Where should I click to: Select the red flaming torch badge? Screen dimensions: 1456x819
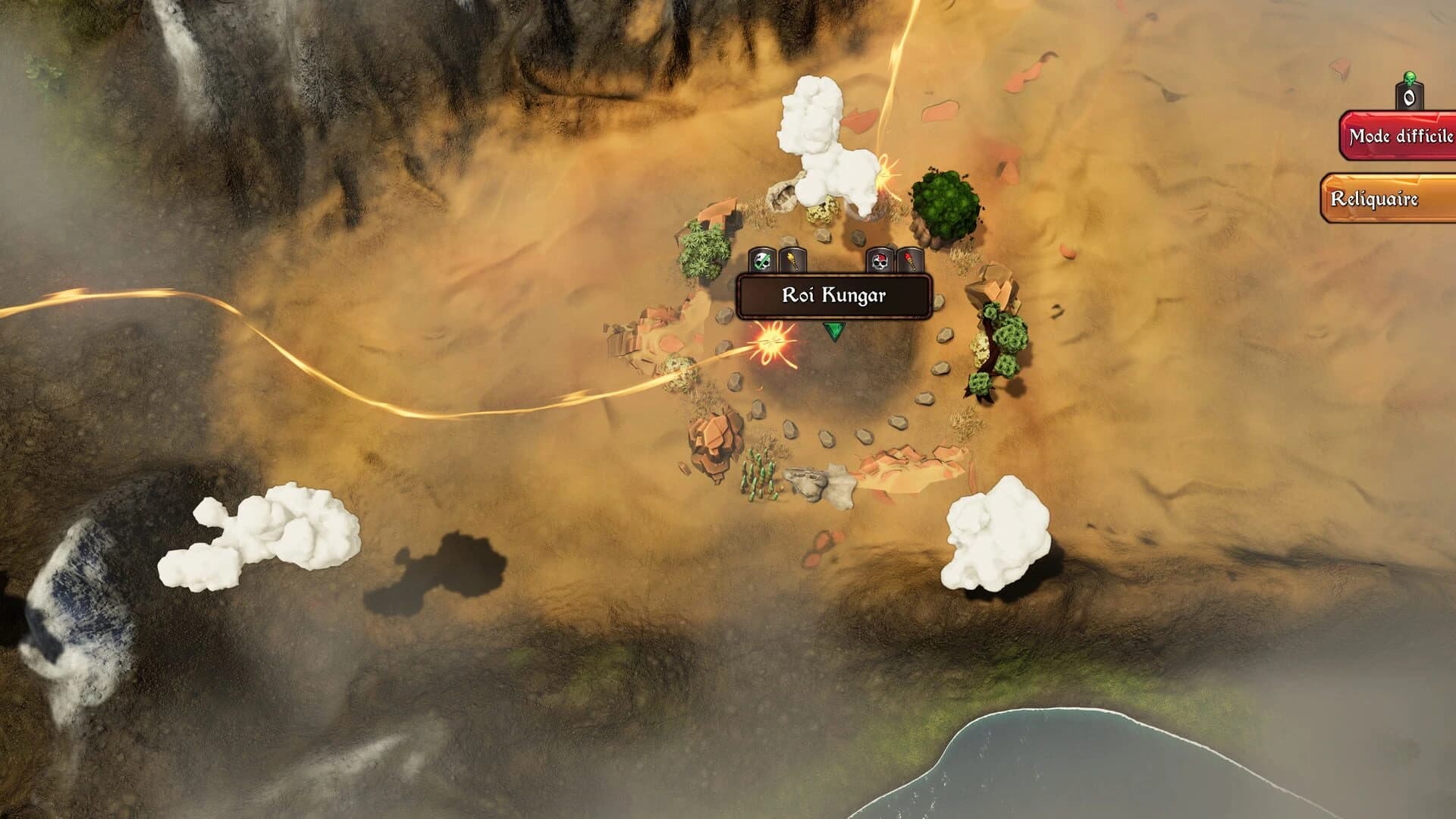(x=910, y=261)
